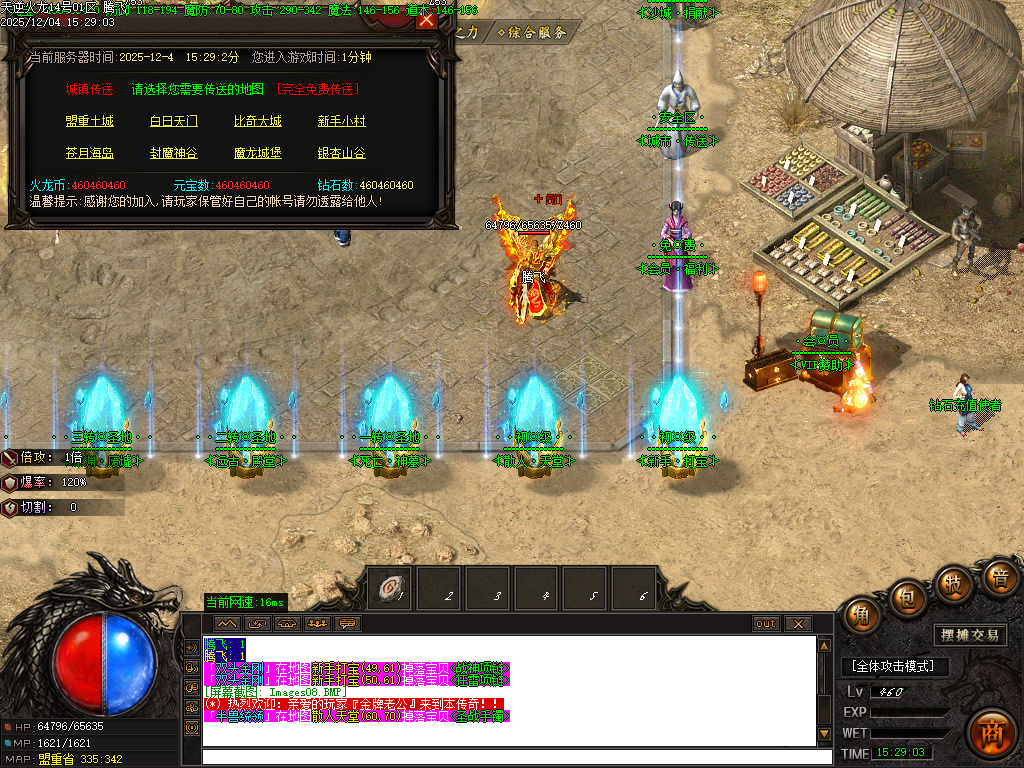Teleport to 盟重土城
1024x768 pixels.
(x=90, y=122)
